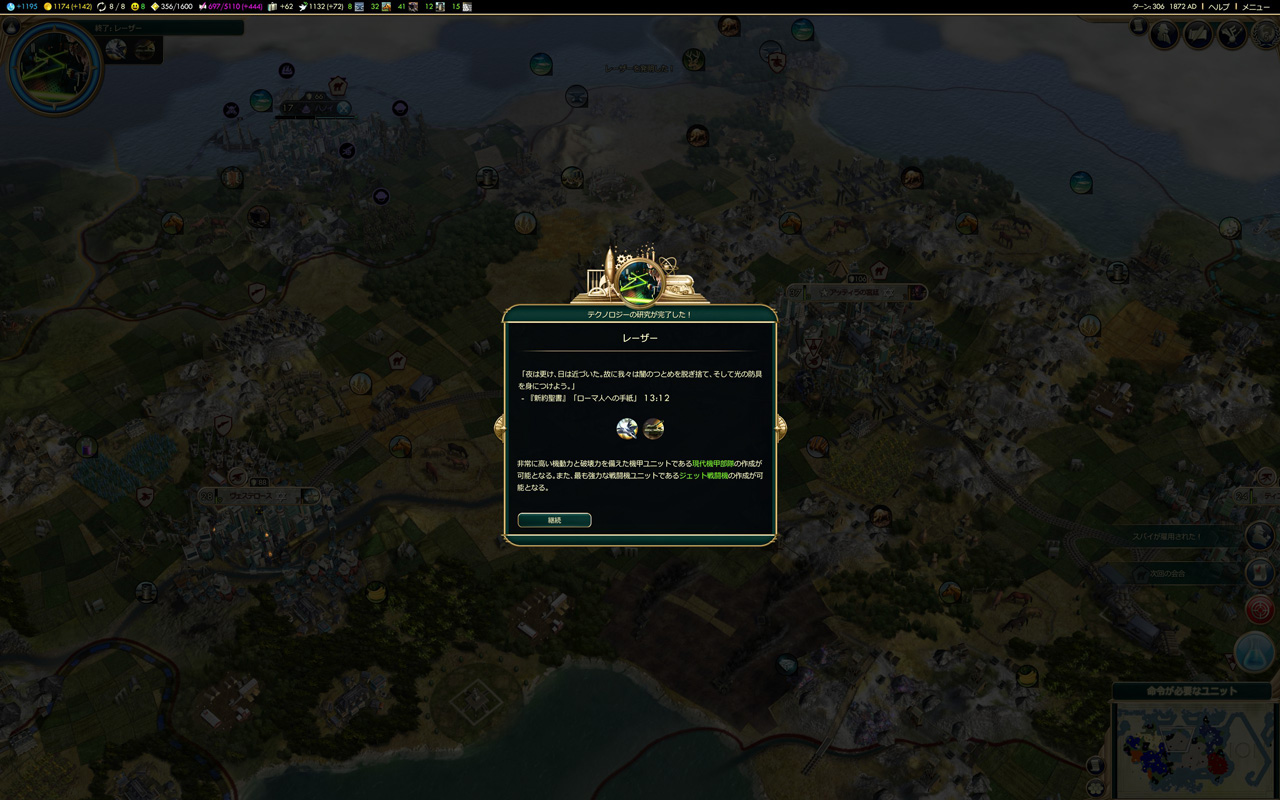This screenshot has height=800, width=1280.
Task: Open the laser research portrait circle
Action: pos(54,67)
